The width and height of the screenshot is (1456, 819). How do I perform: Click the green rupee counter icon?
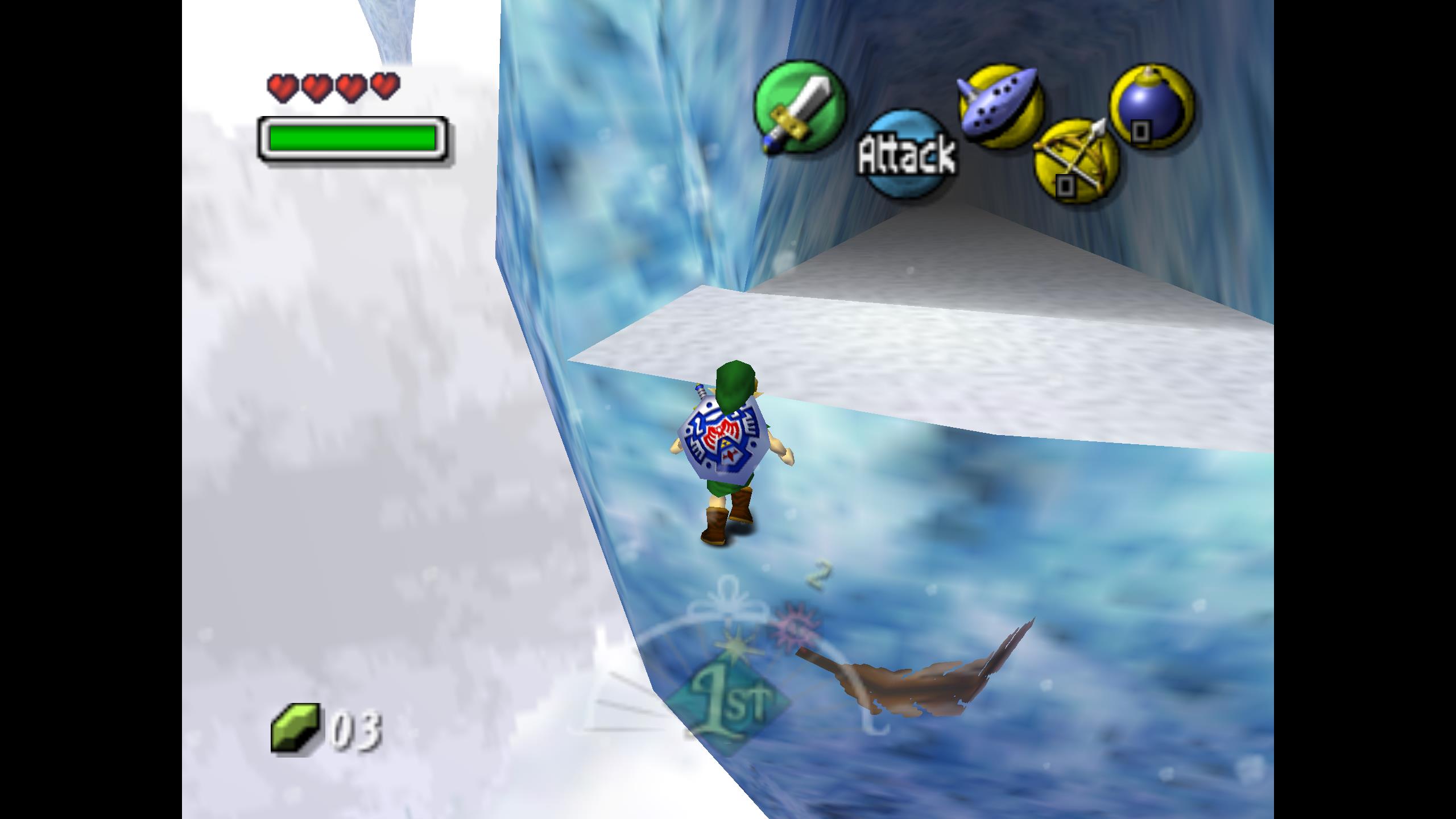(x=295, y=729)
